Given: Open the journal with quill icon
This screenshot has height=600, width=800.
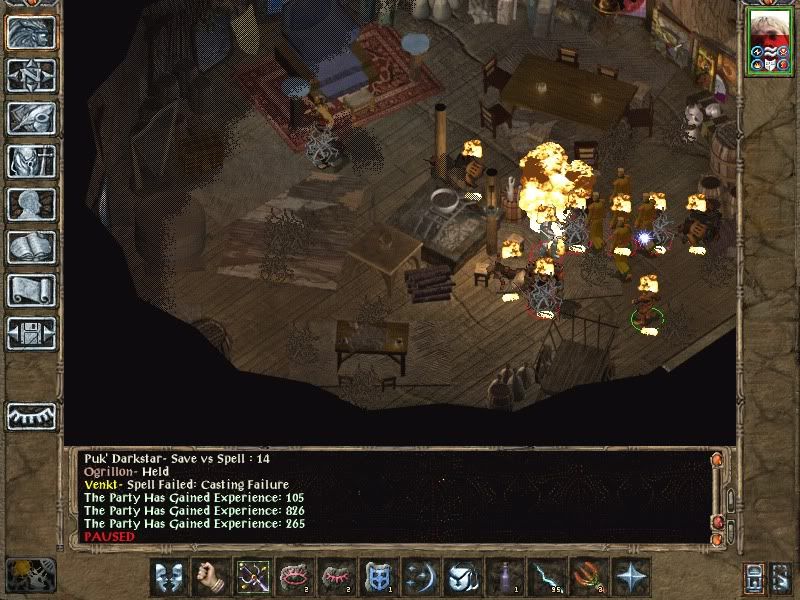Looking at the screenshot, I should 31,118.
